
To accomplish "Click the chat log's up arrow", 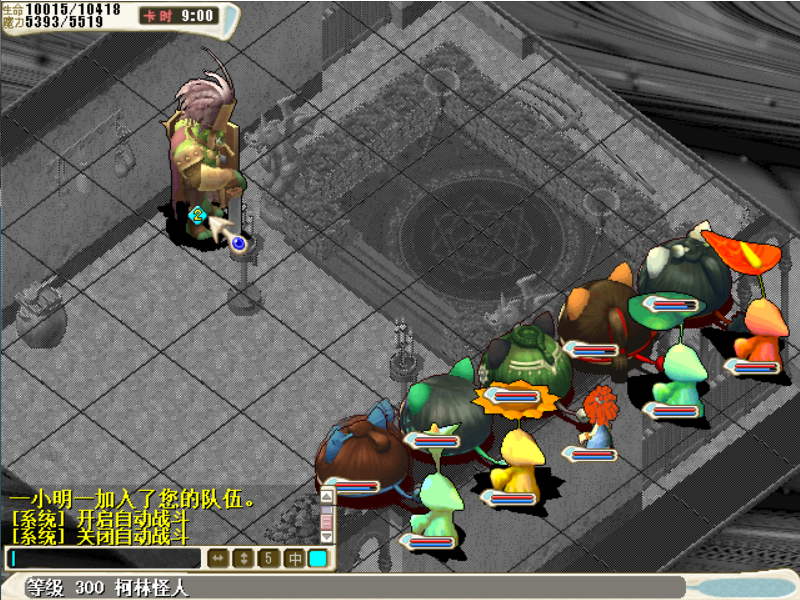I will (326, 495).
